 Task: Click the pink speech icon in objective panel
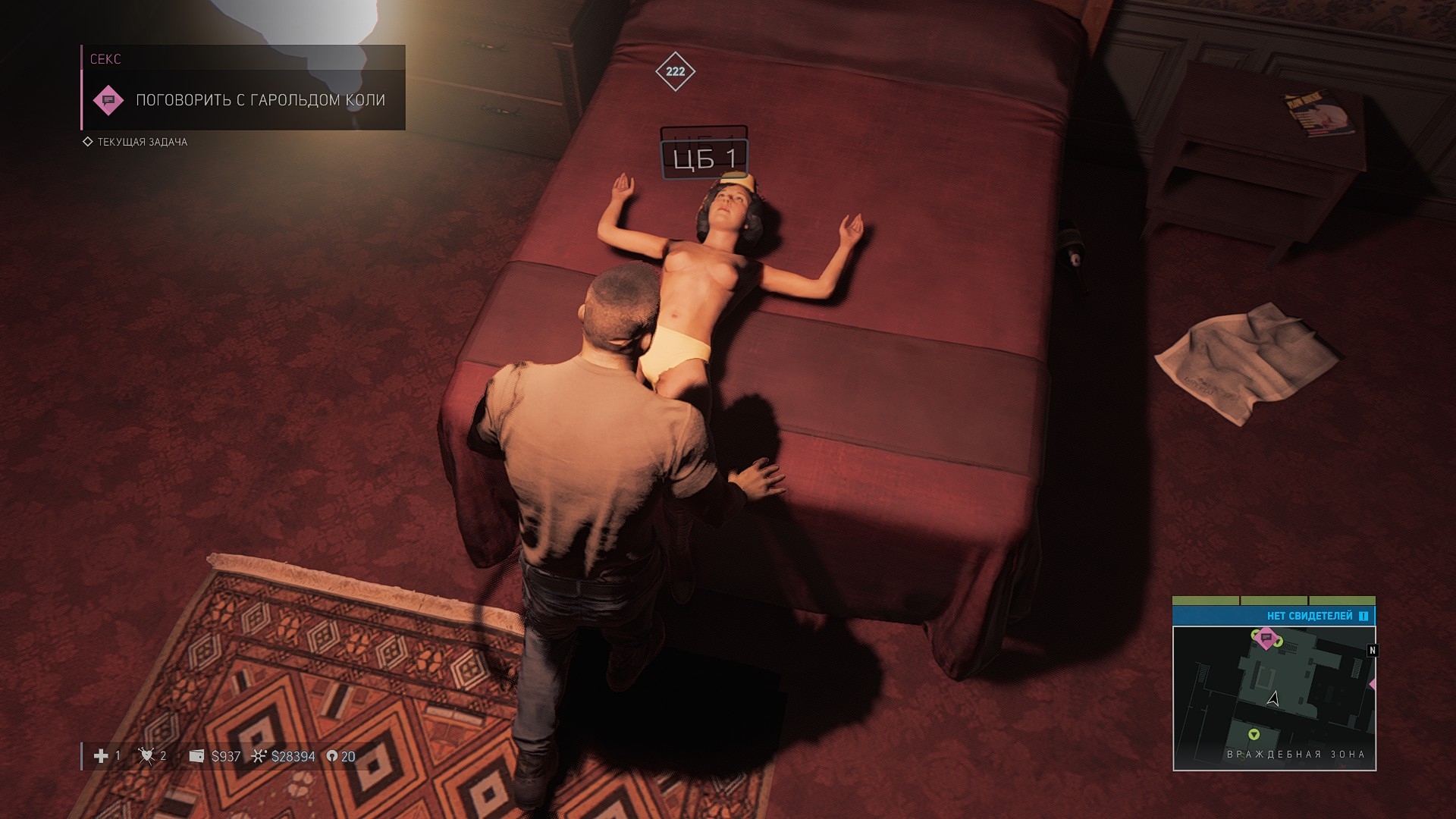[108, 100]
